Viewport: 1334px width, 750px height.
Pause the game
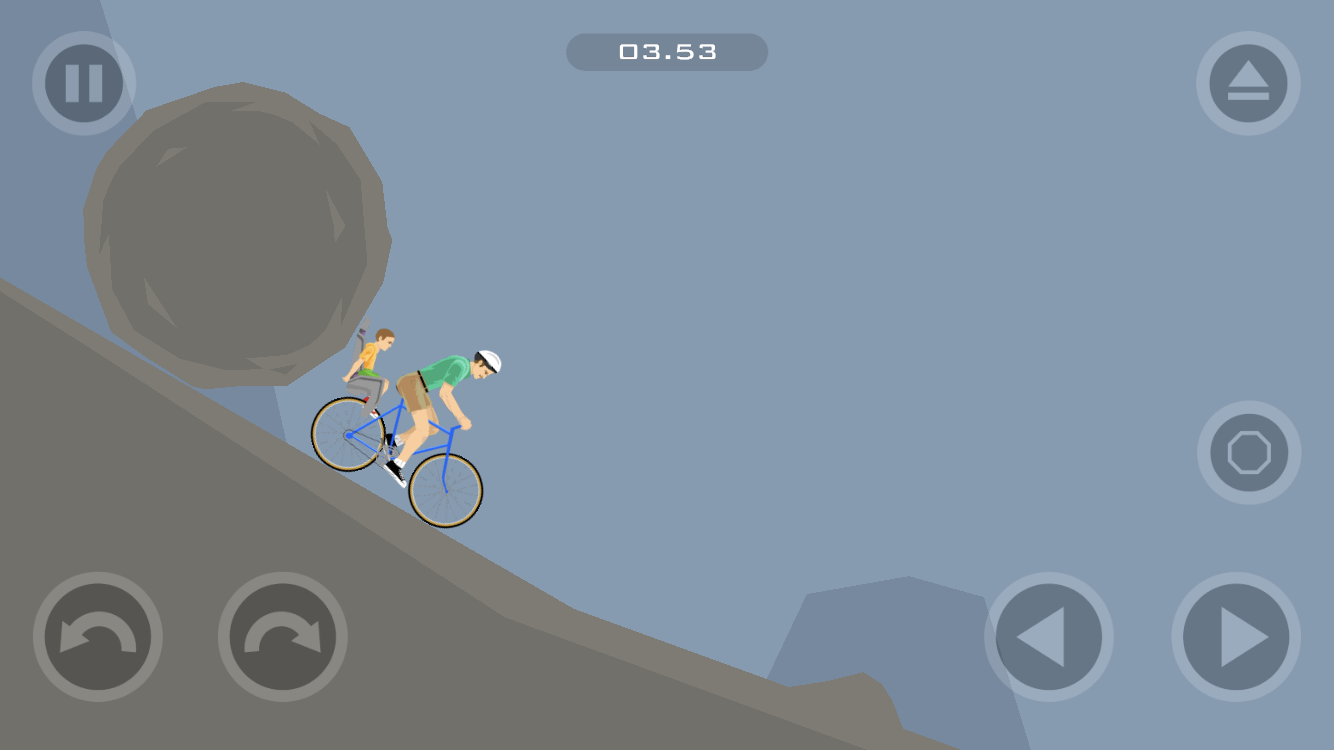tap(83, 83)
